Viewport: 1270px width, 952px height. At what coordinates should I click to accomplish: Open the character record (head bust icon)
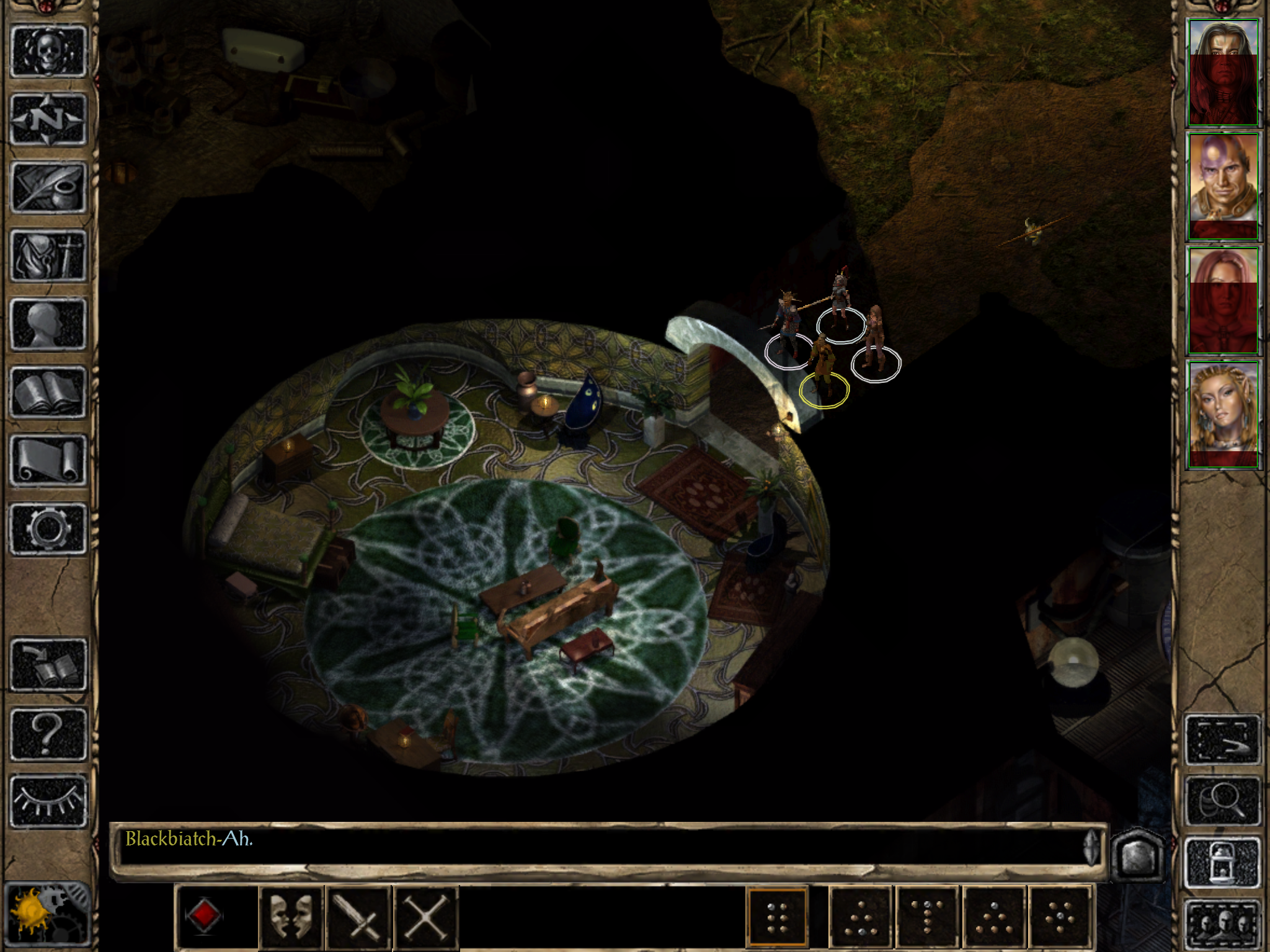[x=48, y=324]
